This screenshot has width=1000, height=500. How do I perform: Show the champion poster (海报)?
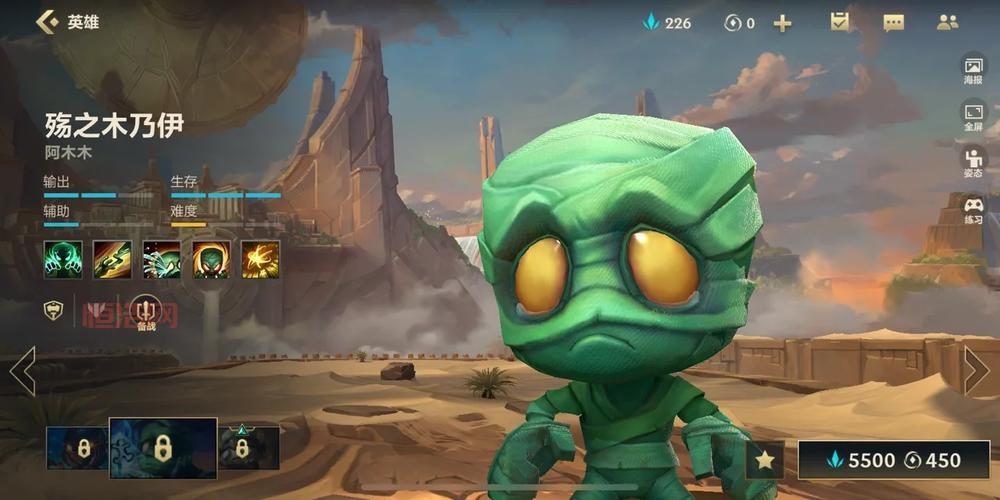tap(973, 70)
